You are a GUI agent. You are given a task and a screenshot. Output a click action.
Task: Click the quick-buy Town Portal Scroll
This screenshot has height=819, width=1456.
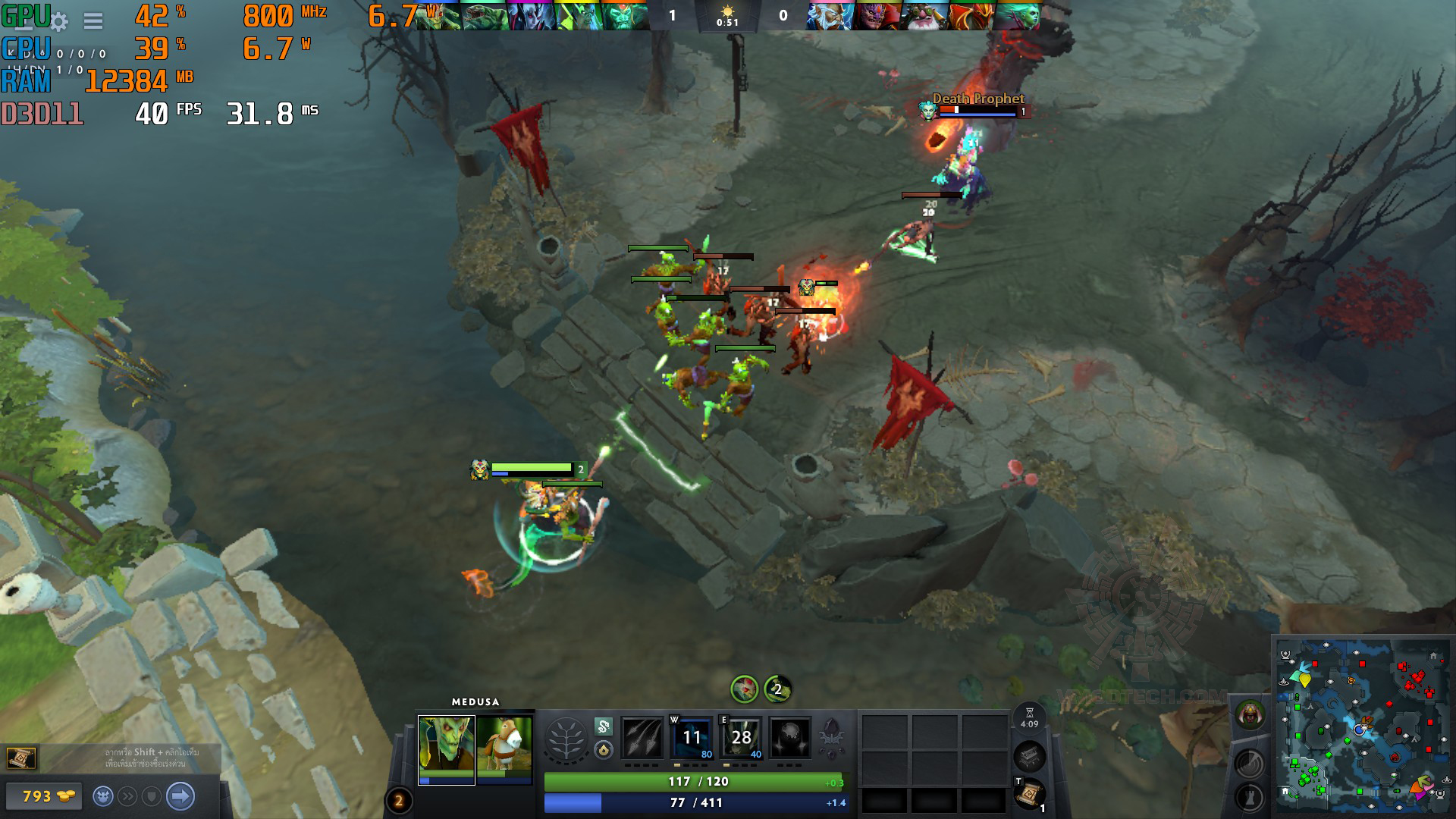point(20,758)
